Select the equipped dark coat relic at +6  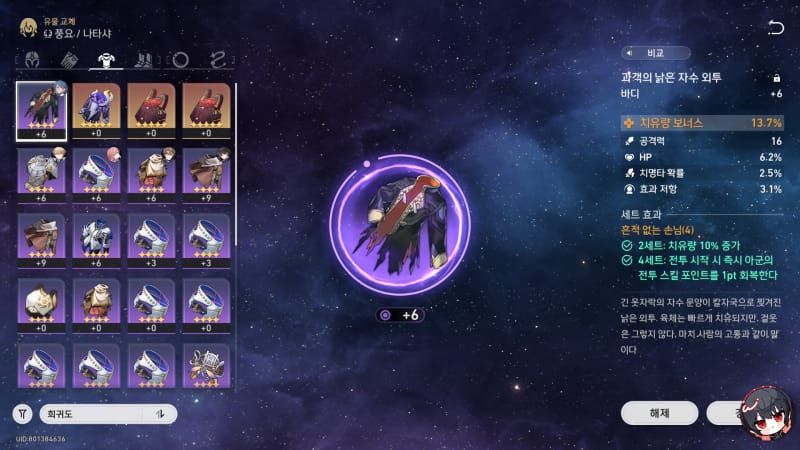click(42, 110)
